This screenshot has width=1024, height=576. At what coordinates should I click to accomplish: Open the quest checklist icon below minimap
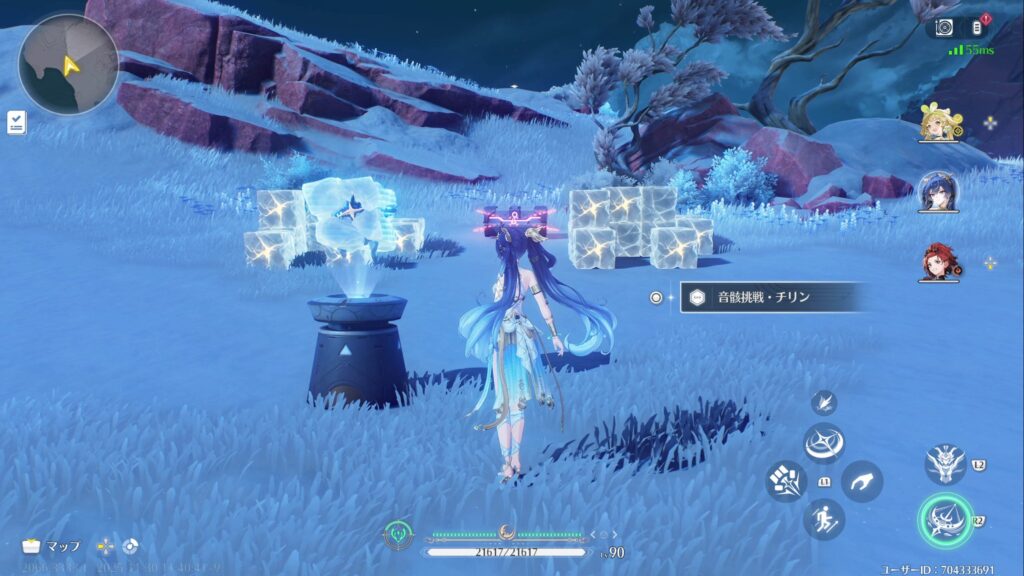tap(16, 122)
